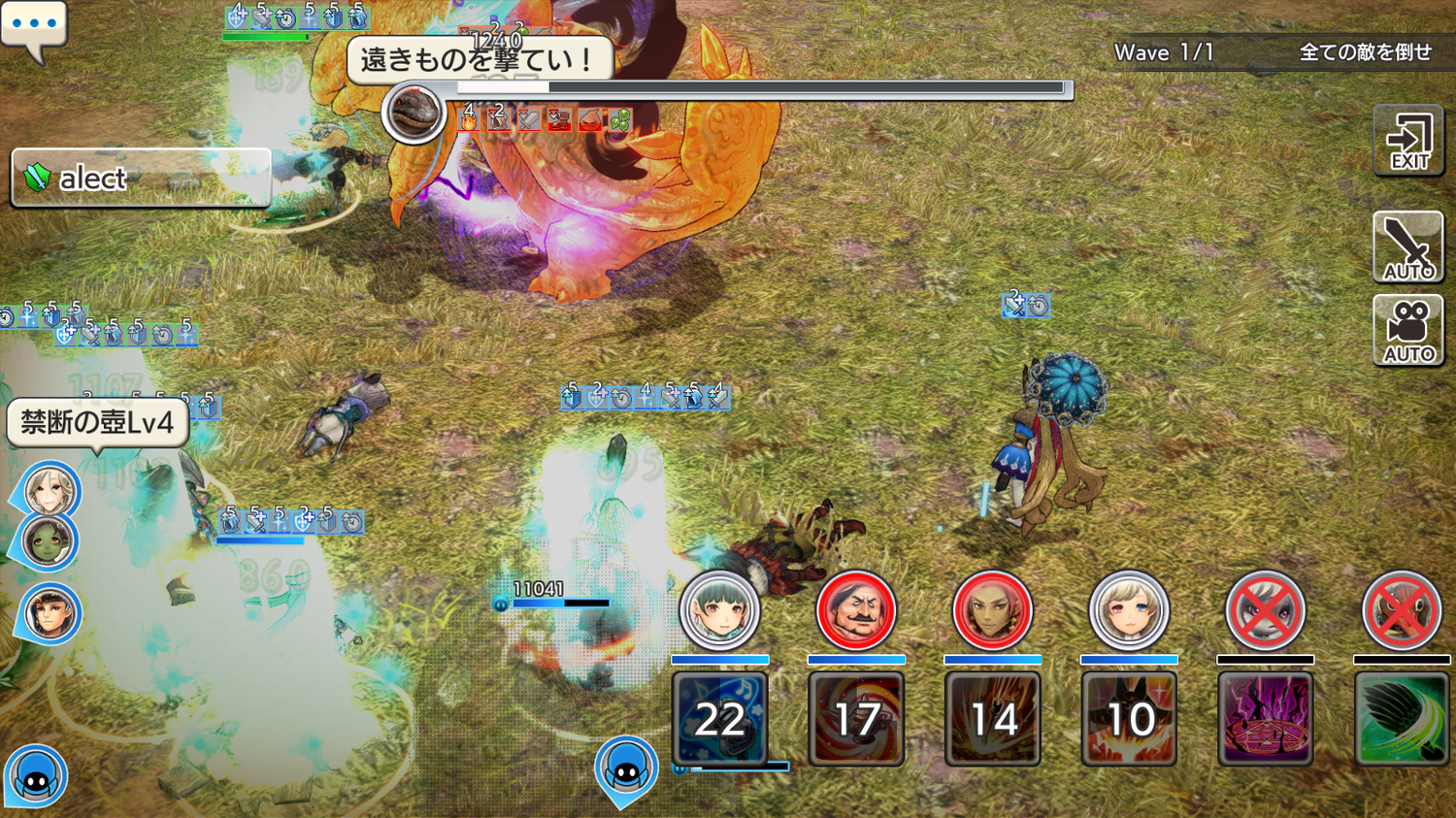Click the blue mascot icon in corner
The width and height of the screenshot is (1456, 818).
[x=36, y=776]
